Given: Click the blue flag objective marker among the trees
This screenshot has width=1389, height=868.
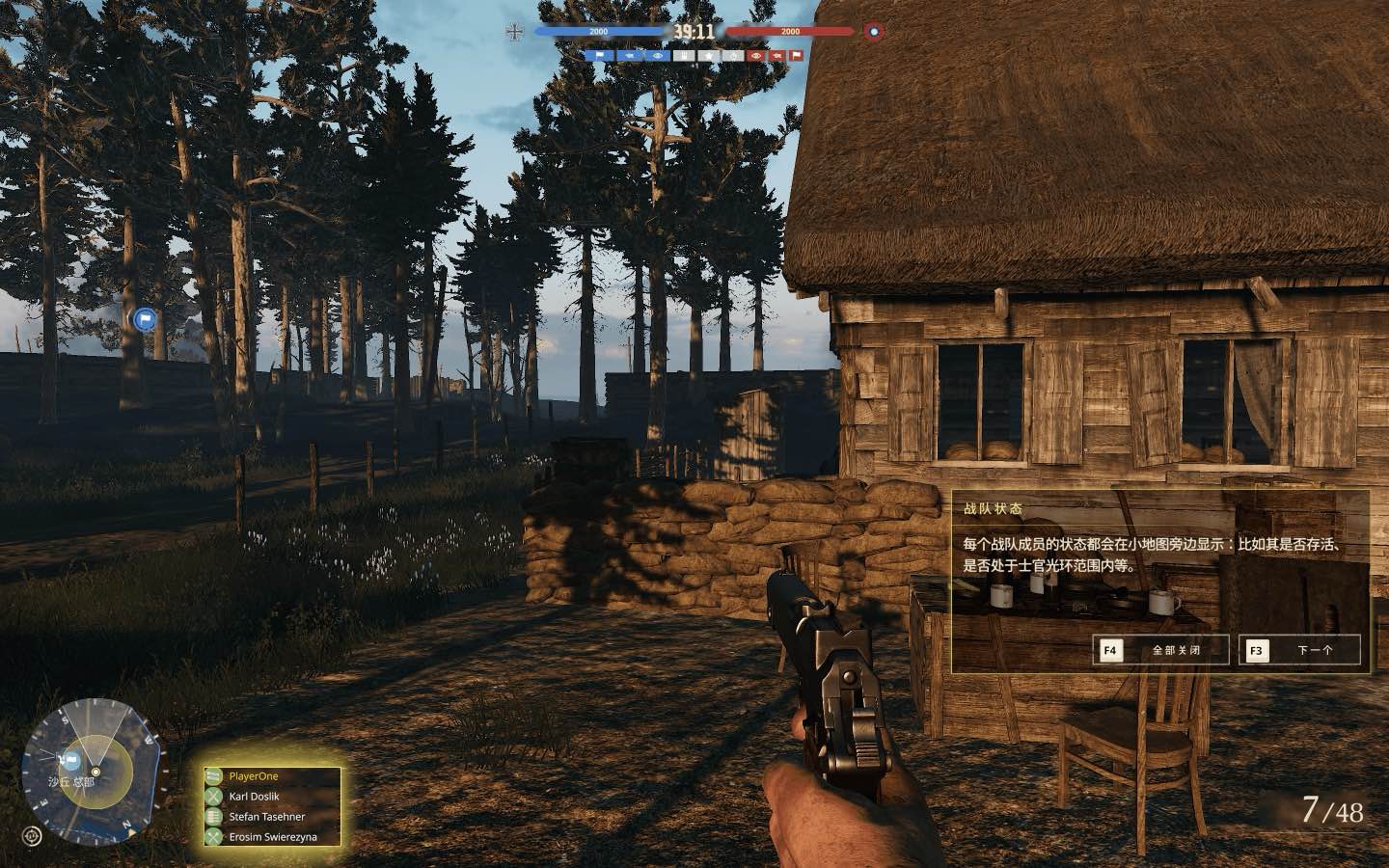Looking at the screenshot, I should [144, 318].
